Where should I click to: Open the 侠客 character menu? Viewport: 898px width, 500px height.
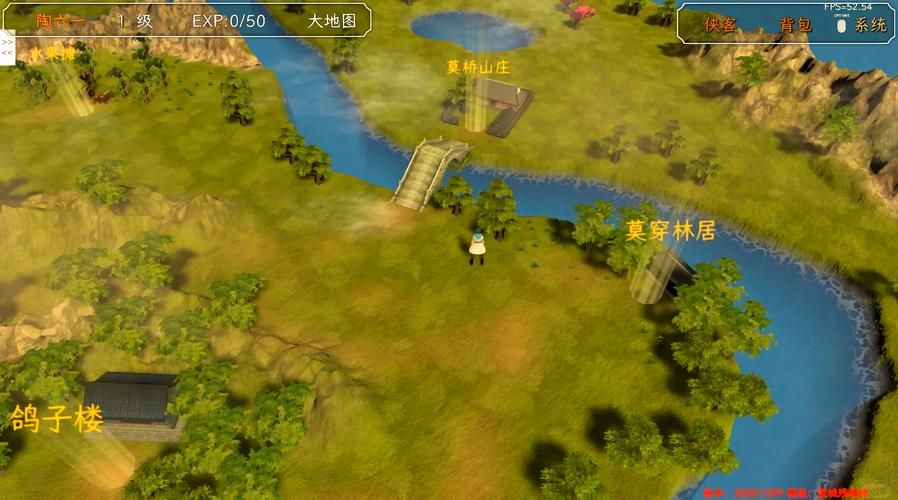click(x=720, y=25)
